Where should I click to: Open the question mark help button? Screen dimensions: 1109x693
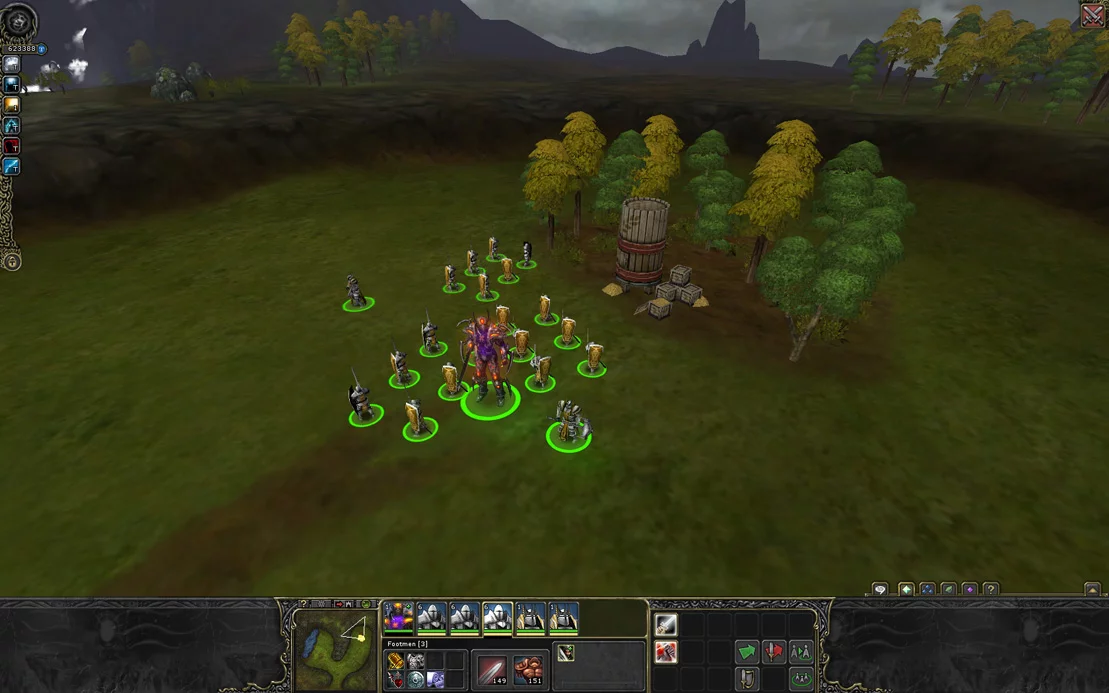point(991,590)
